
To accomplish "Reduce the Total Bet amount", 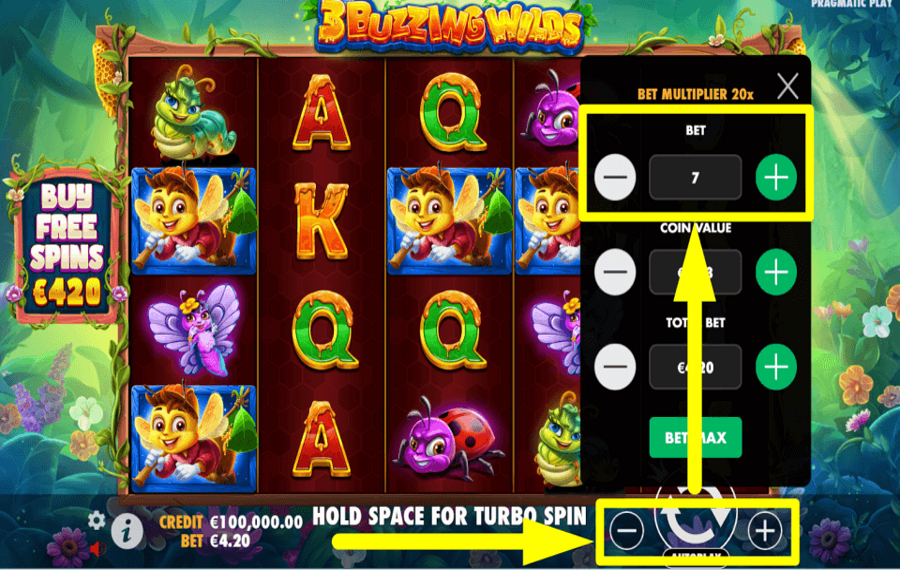I will point(616,366).
